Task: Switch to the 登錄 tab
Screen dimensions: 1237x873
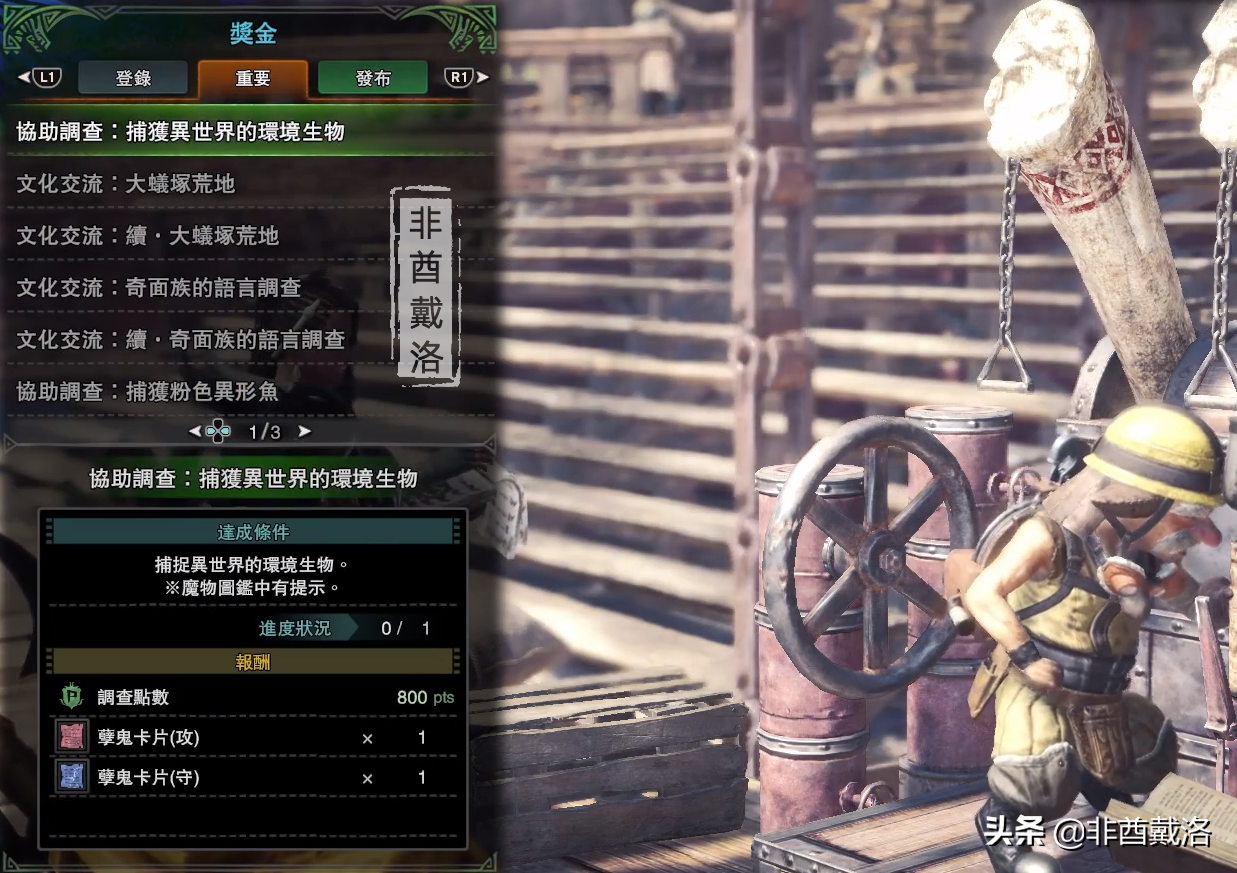Action: 133,78
